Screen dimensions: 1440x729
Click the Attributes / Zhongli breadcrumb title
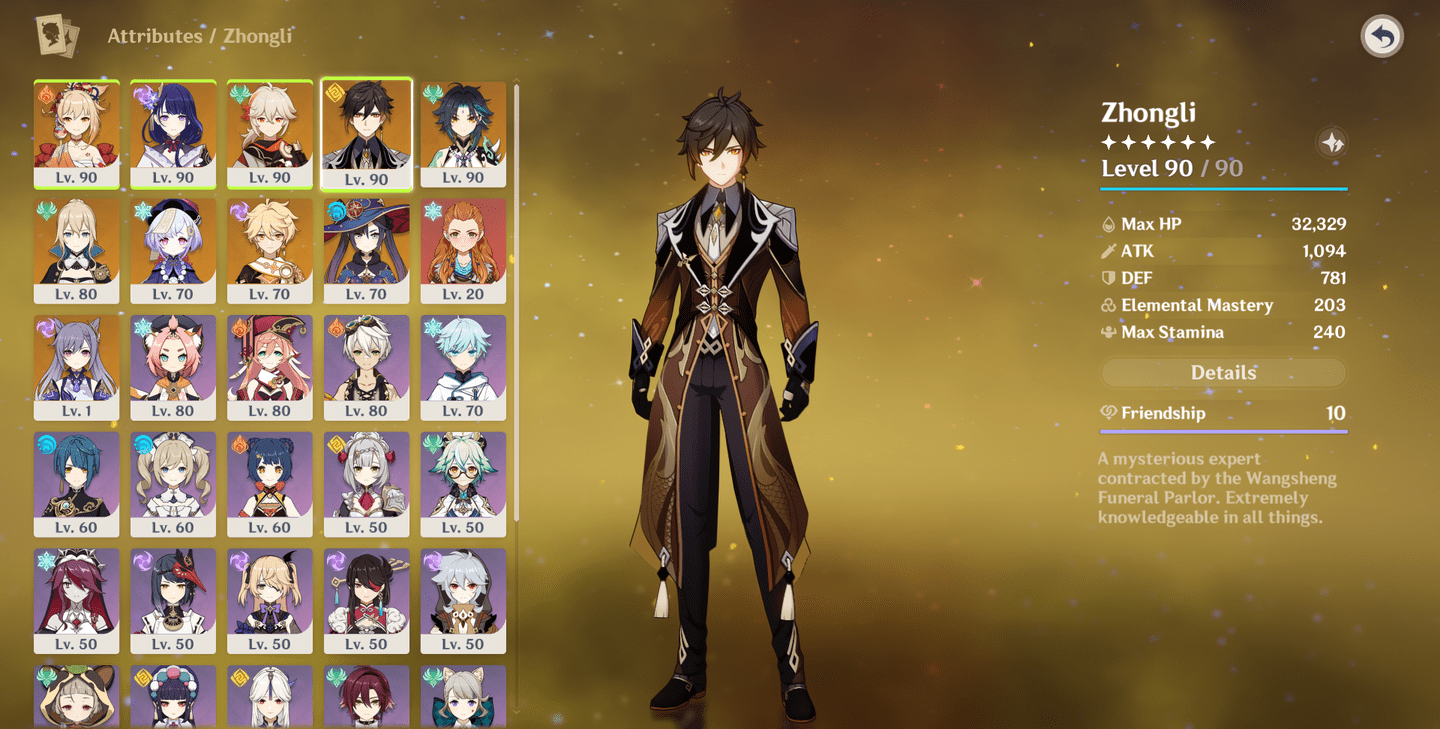(x=199, y=35)
